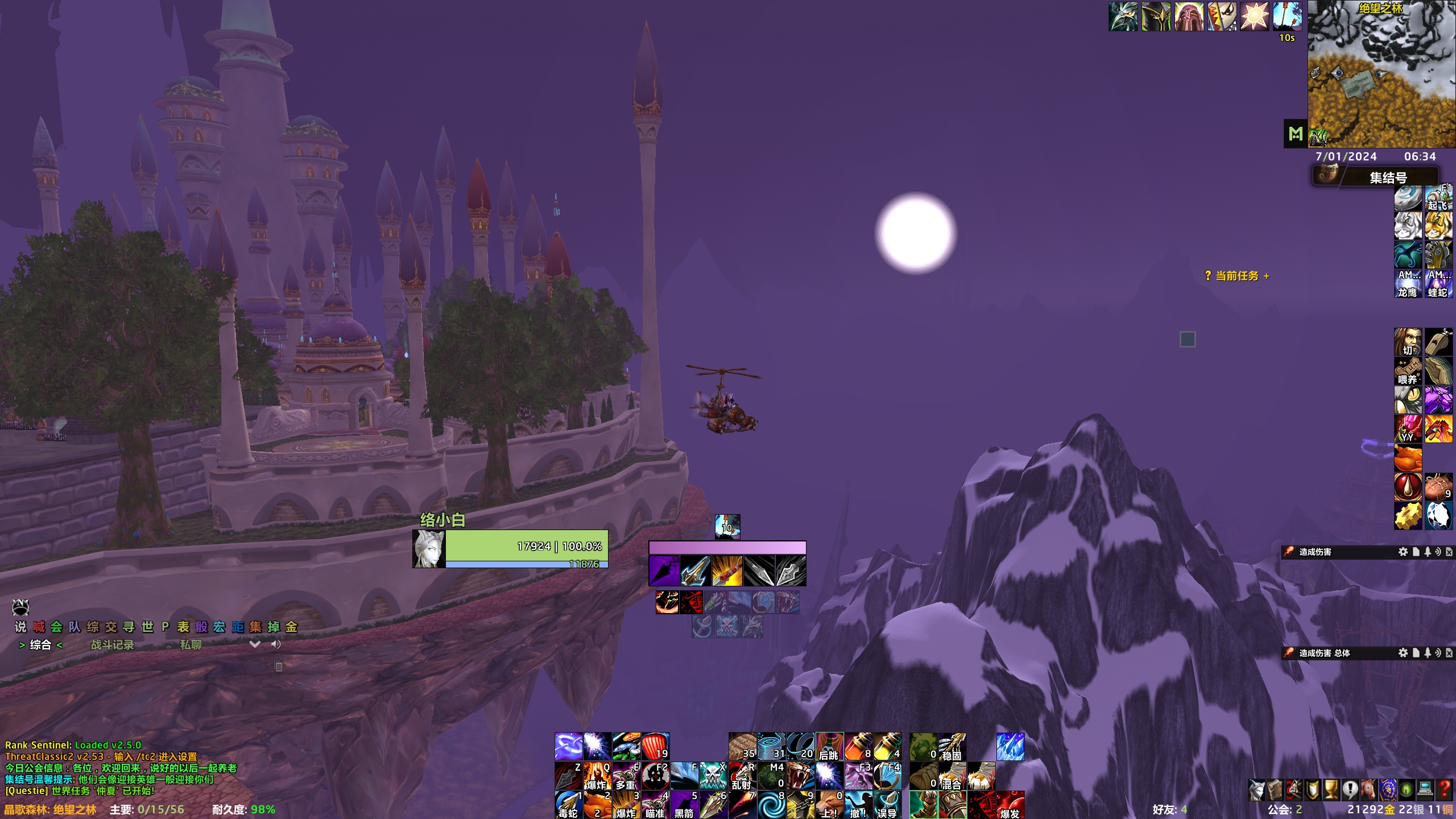Choose the green 会 guild channel shortcut

tap(56, 627)
